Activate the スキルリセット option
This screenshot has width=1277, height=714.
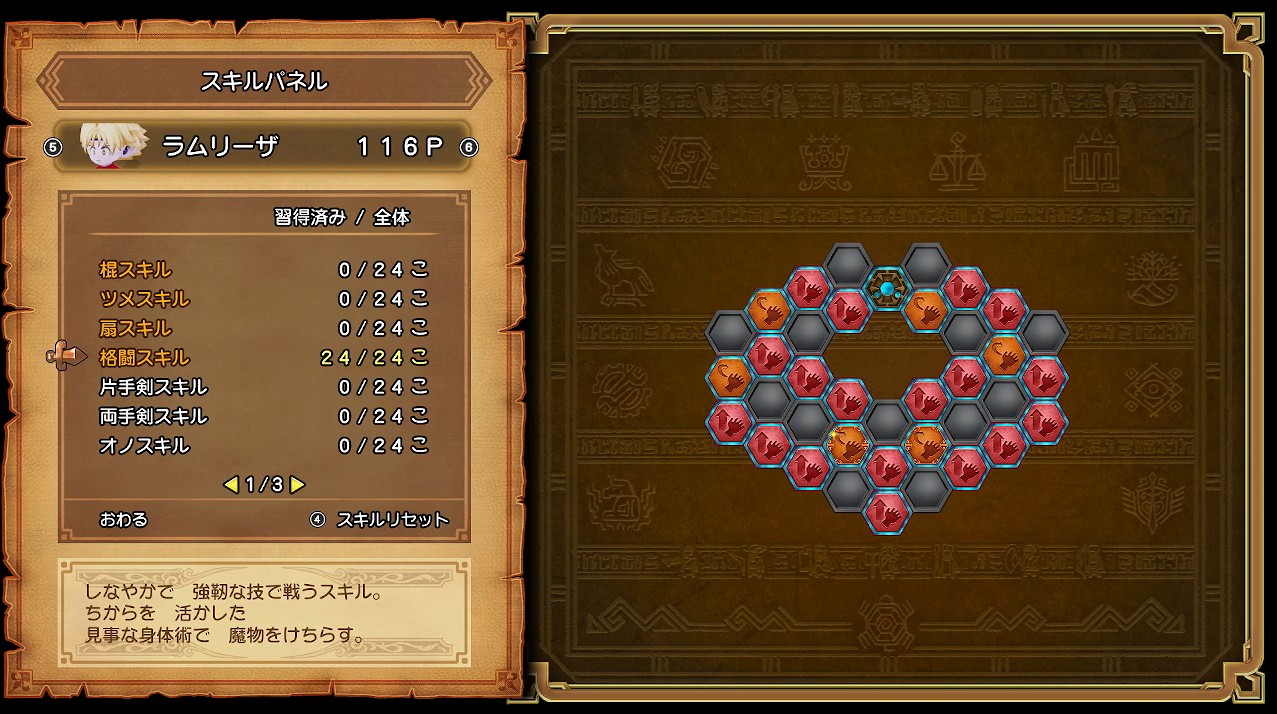[x=392, y=519]
